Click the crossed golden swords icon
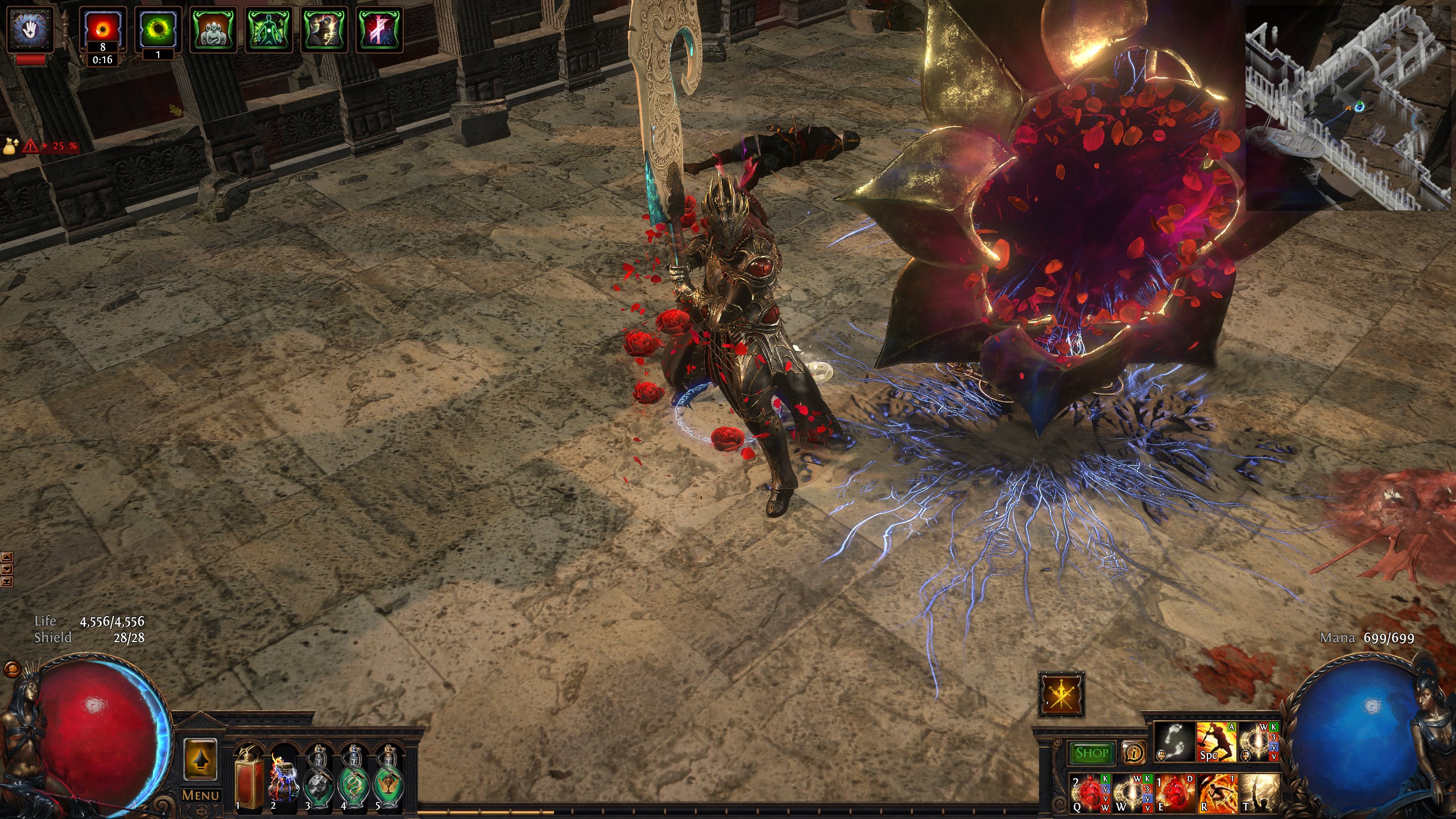This screenshot has height=819, width=1456. pyautogui.click(x=1061, y=694)
